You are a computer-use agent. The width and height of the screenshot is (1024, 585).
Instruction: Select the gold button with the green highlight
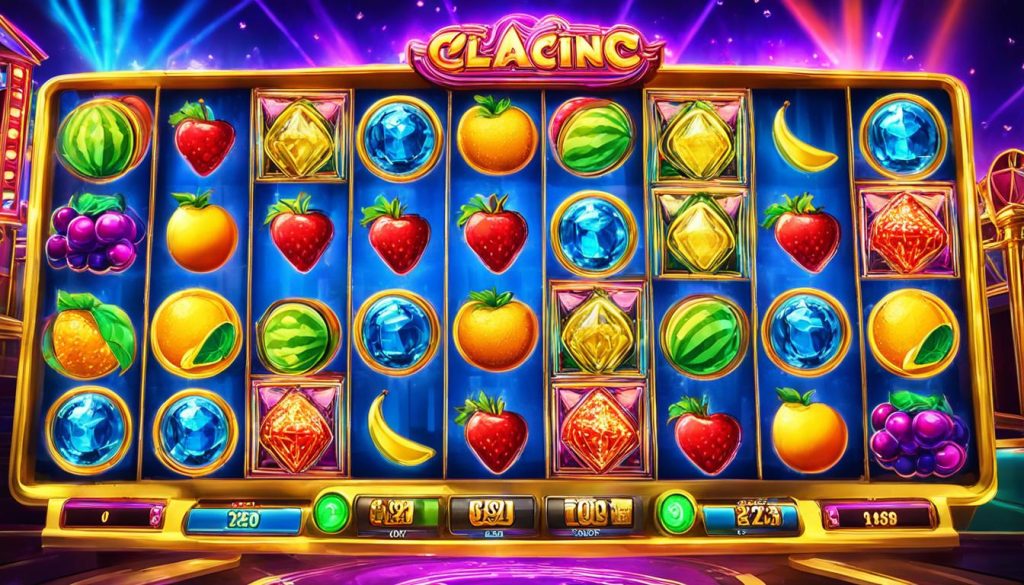[x=393, y=514]
